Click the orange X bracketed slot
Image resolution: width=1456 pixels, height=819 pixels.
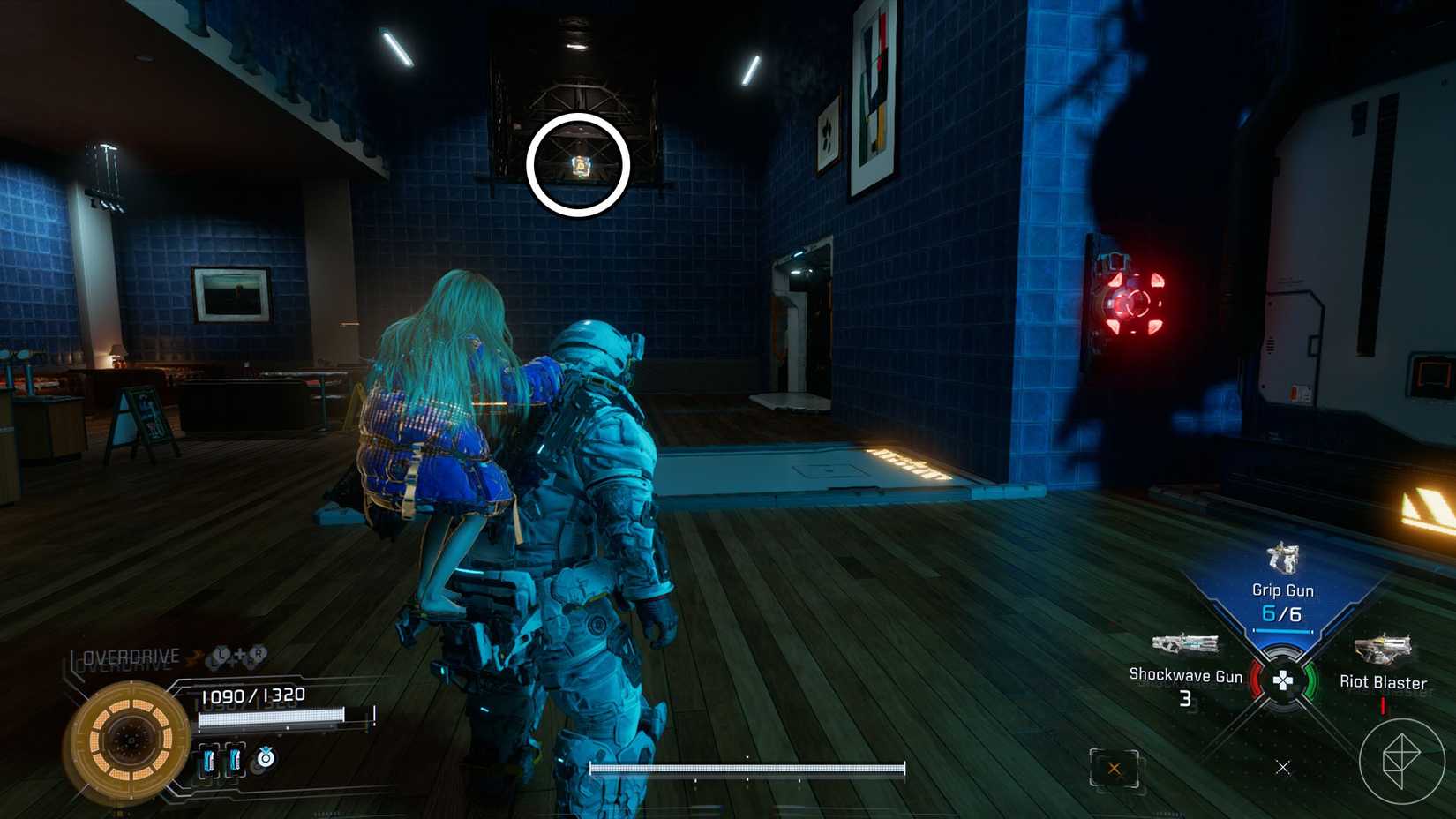coord(1114,768)
